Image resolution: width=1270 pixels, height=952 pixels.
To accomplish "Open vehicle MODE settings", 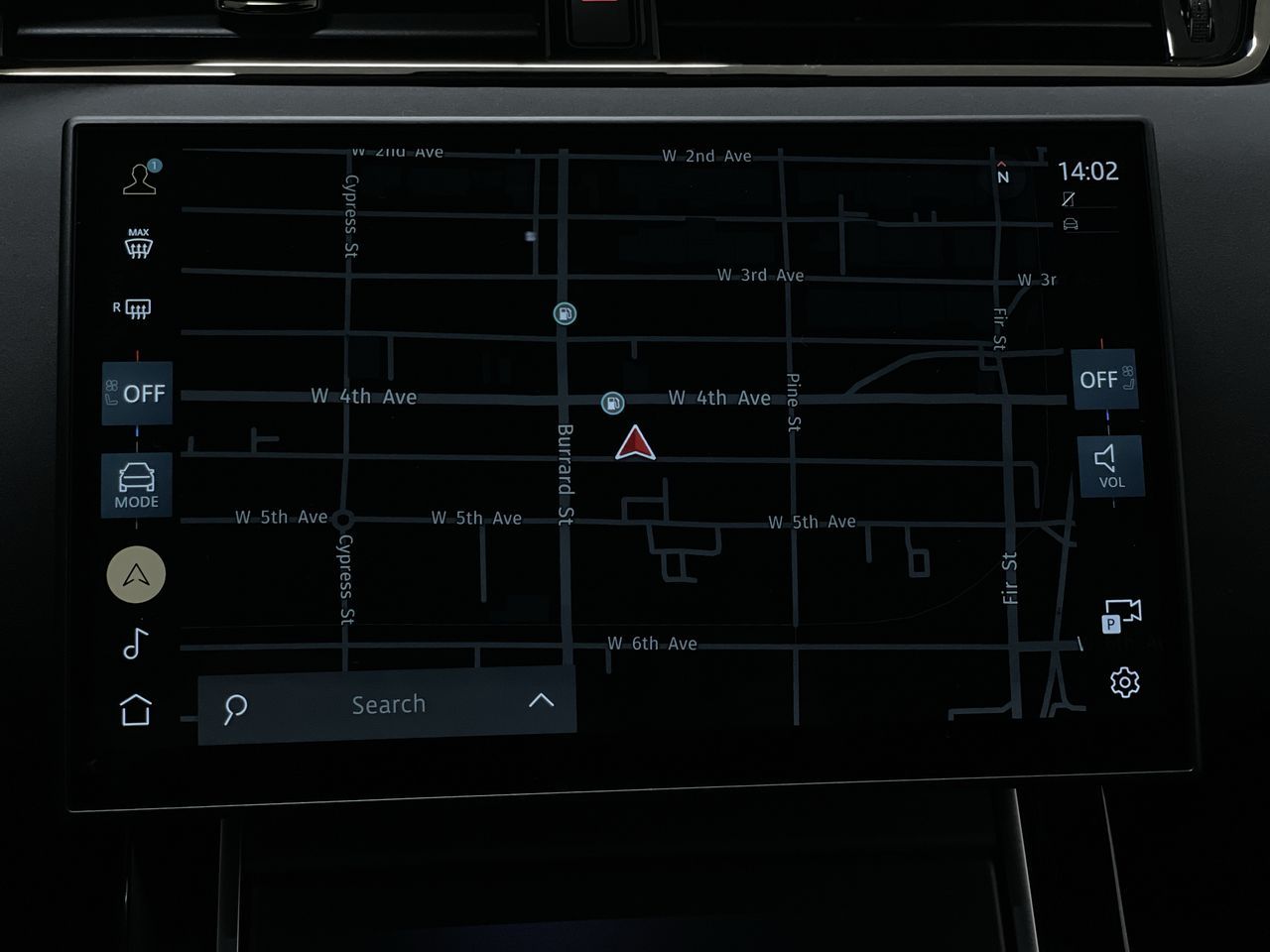I will 136,485.
